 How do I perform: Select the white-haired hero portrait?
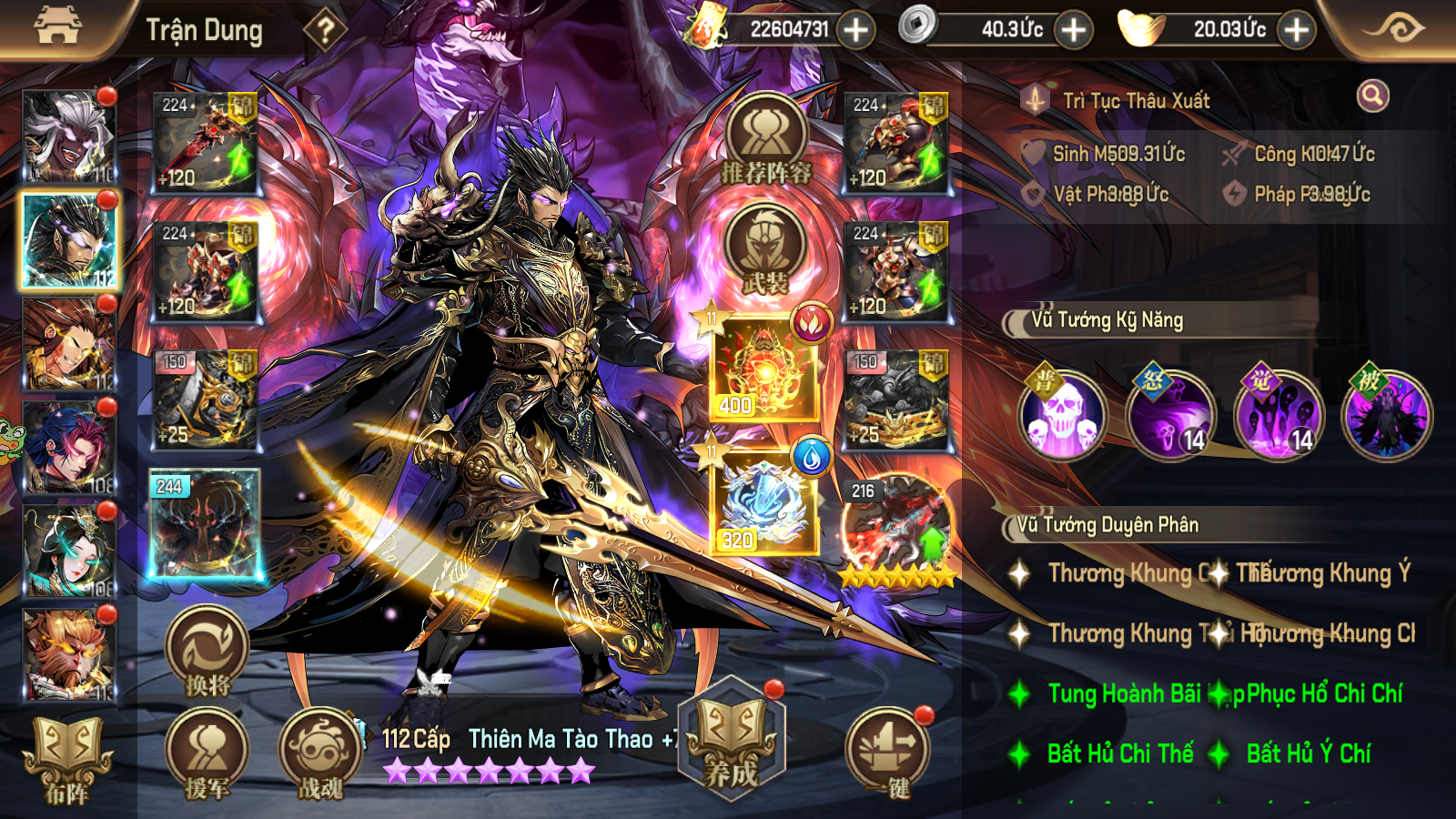coord(69,136)
